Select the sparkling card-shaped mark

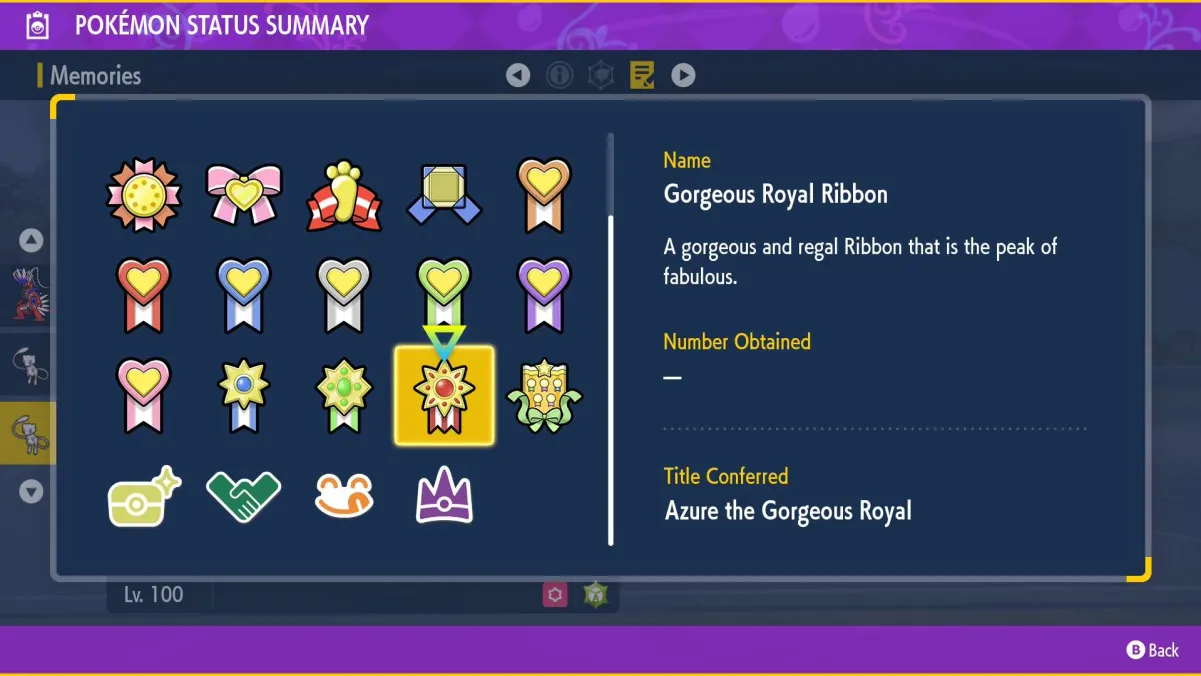pyautogui.click(x=144, y=497)
